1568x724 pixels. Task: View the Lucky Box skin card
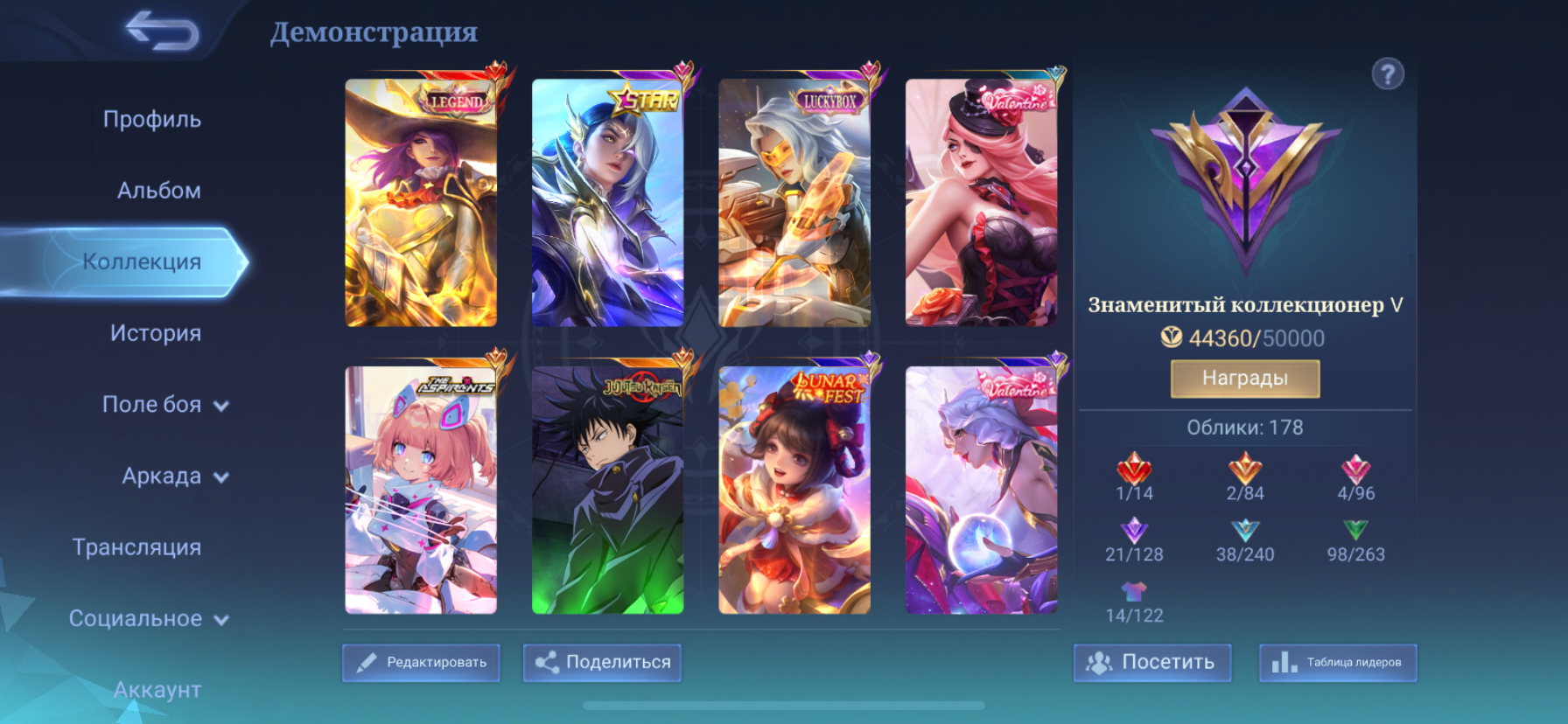tap(794, 203)
